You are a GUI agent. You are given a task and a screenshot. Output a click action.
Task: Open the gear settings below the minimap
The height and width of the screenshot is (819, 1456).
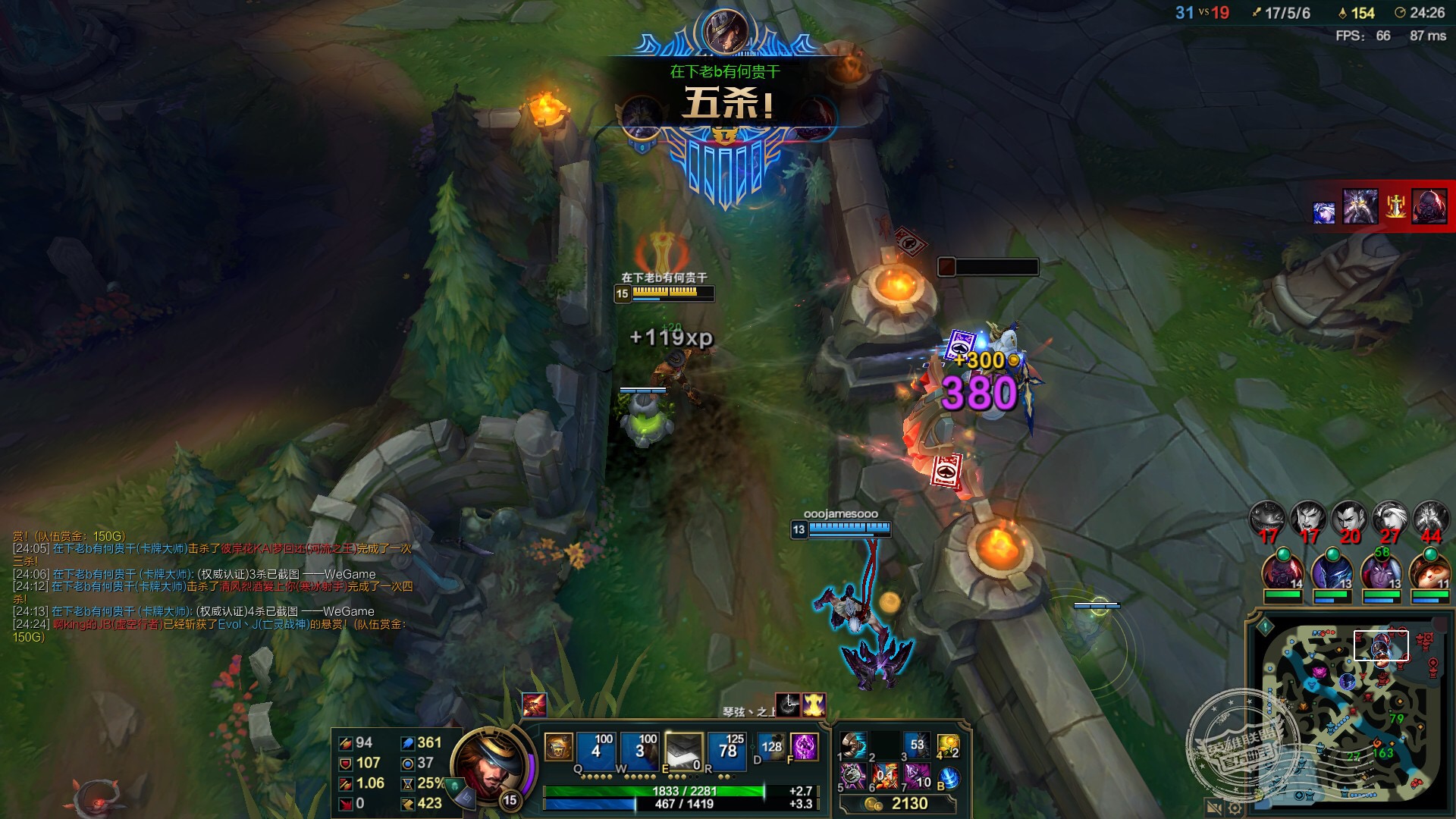point(1235,808)
